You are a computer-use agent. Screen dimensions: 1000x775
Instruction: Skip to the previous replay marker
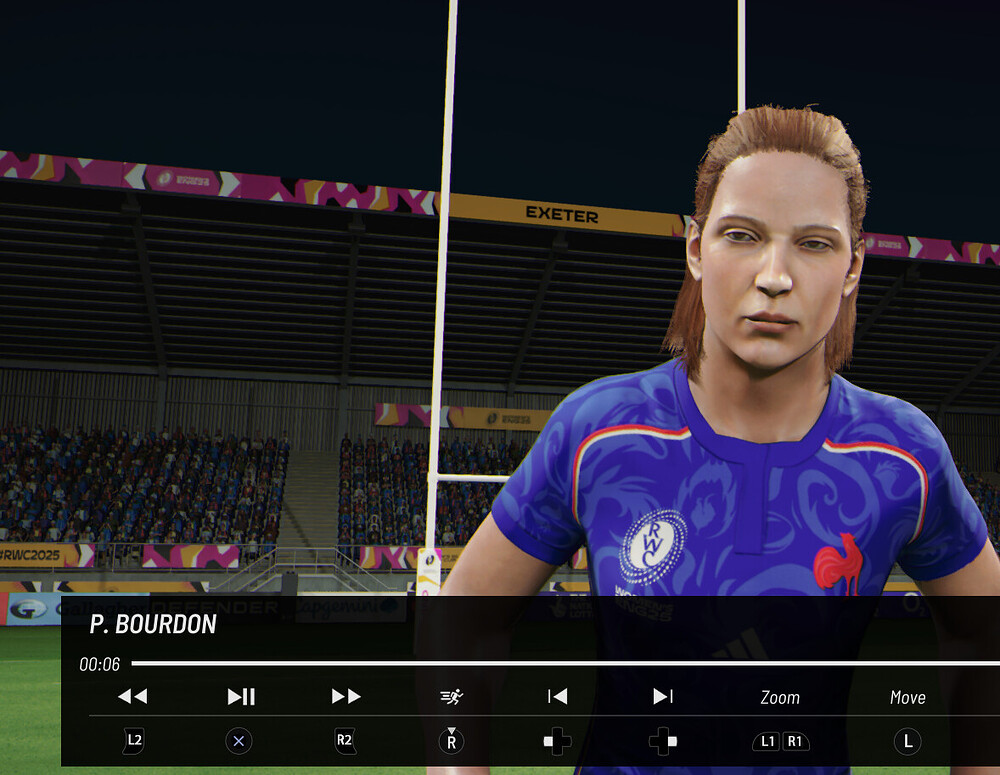tap(558, 696)
